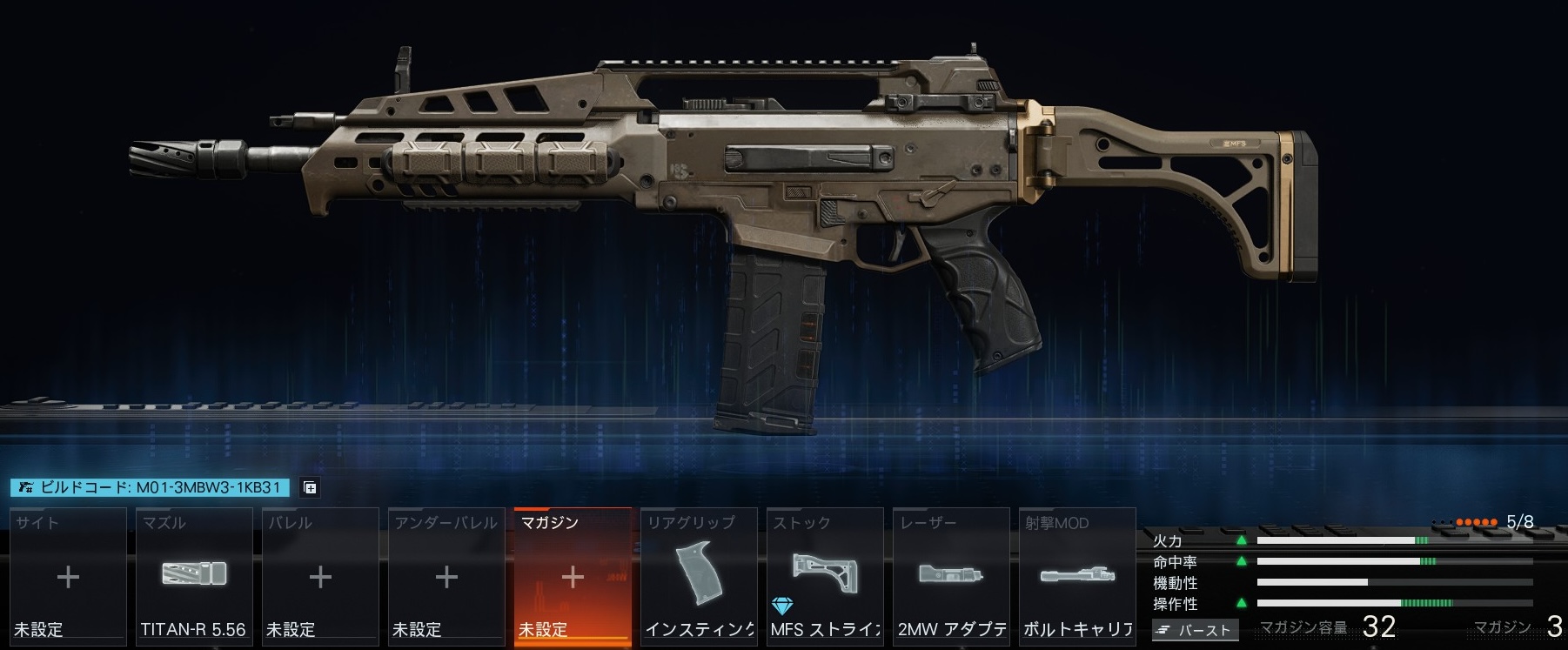1568x650 pixels.
Task: Open the リアグリップ slot with インスティンクト grip
Action: [x=699, y=576]
